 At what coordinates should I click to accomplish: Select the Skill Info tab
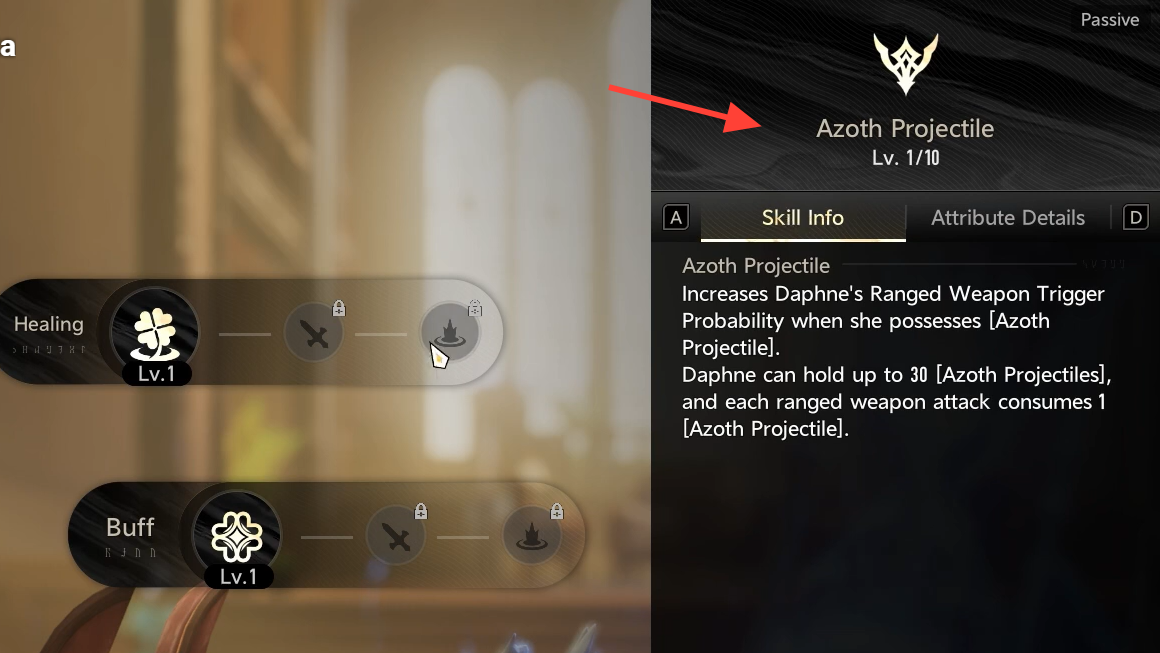[802, 218]
